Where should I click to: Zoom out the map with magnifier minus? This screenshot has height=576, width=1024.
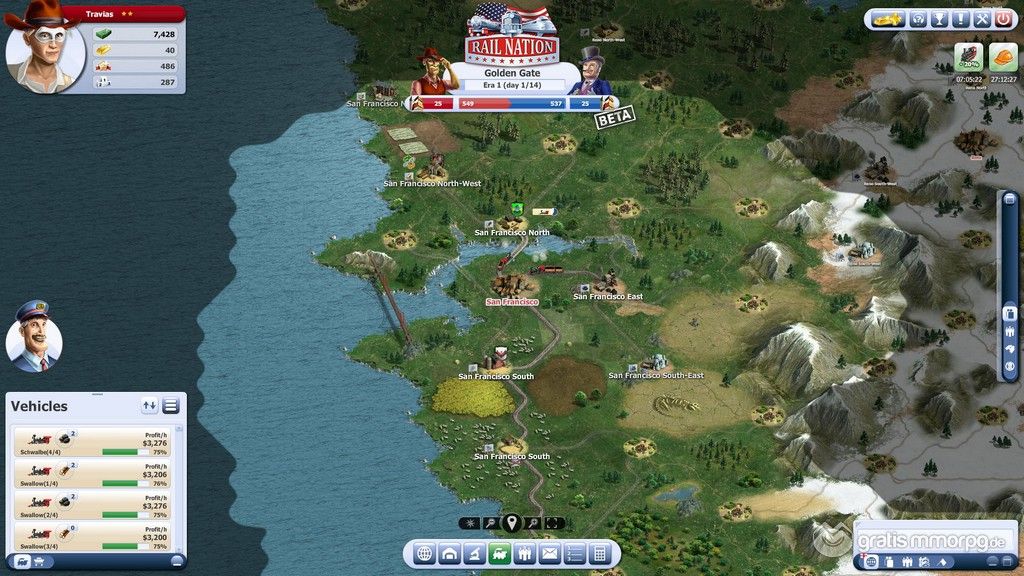click(x=490, y=523)
